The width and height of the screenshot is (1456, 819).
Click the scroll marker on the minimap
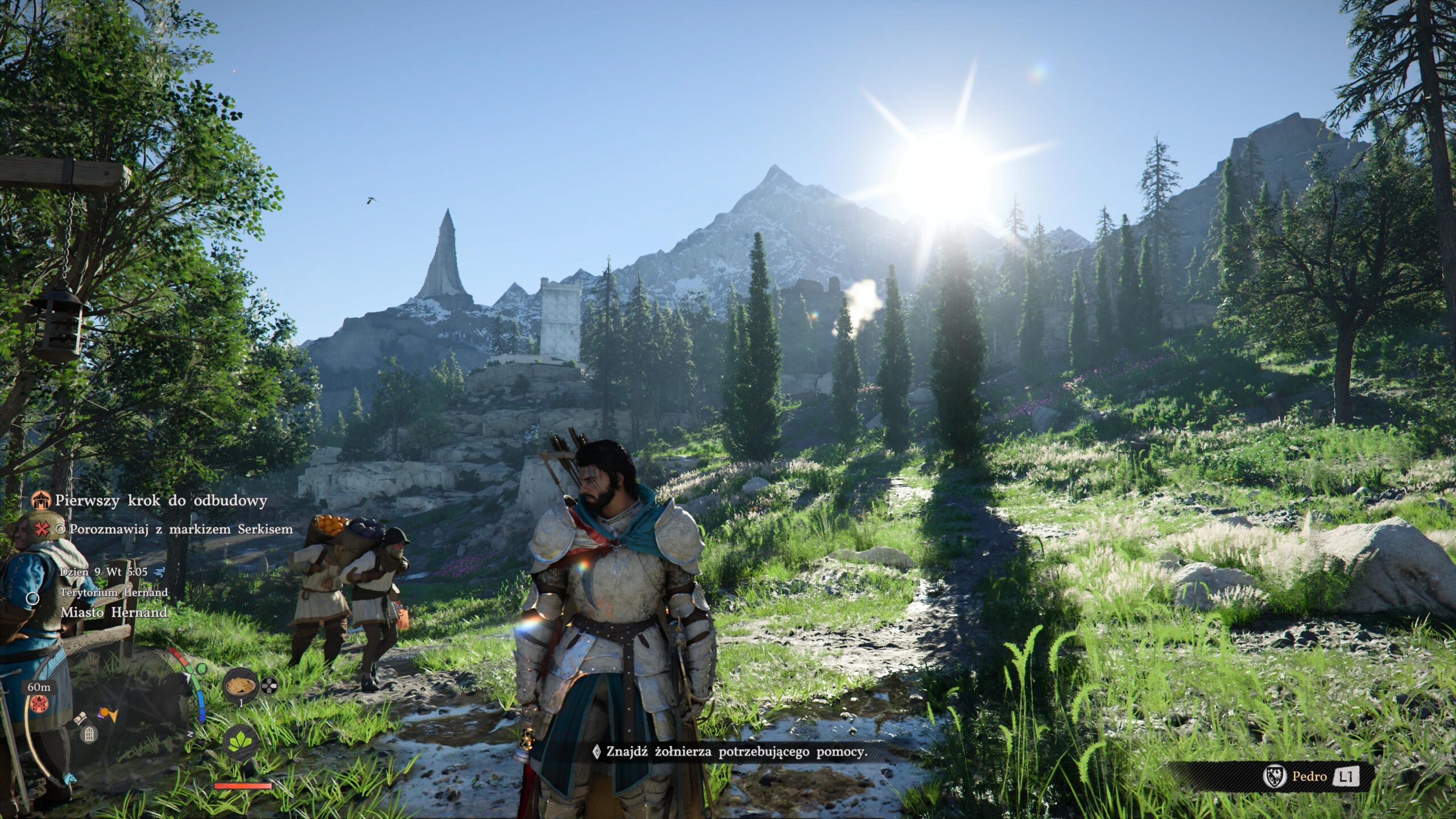pos(81,718)
